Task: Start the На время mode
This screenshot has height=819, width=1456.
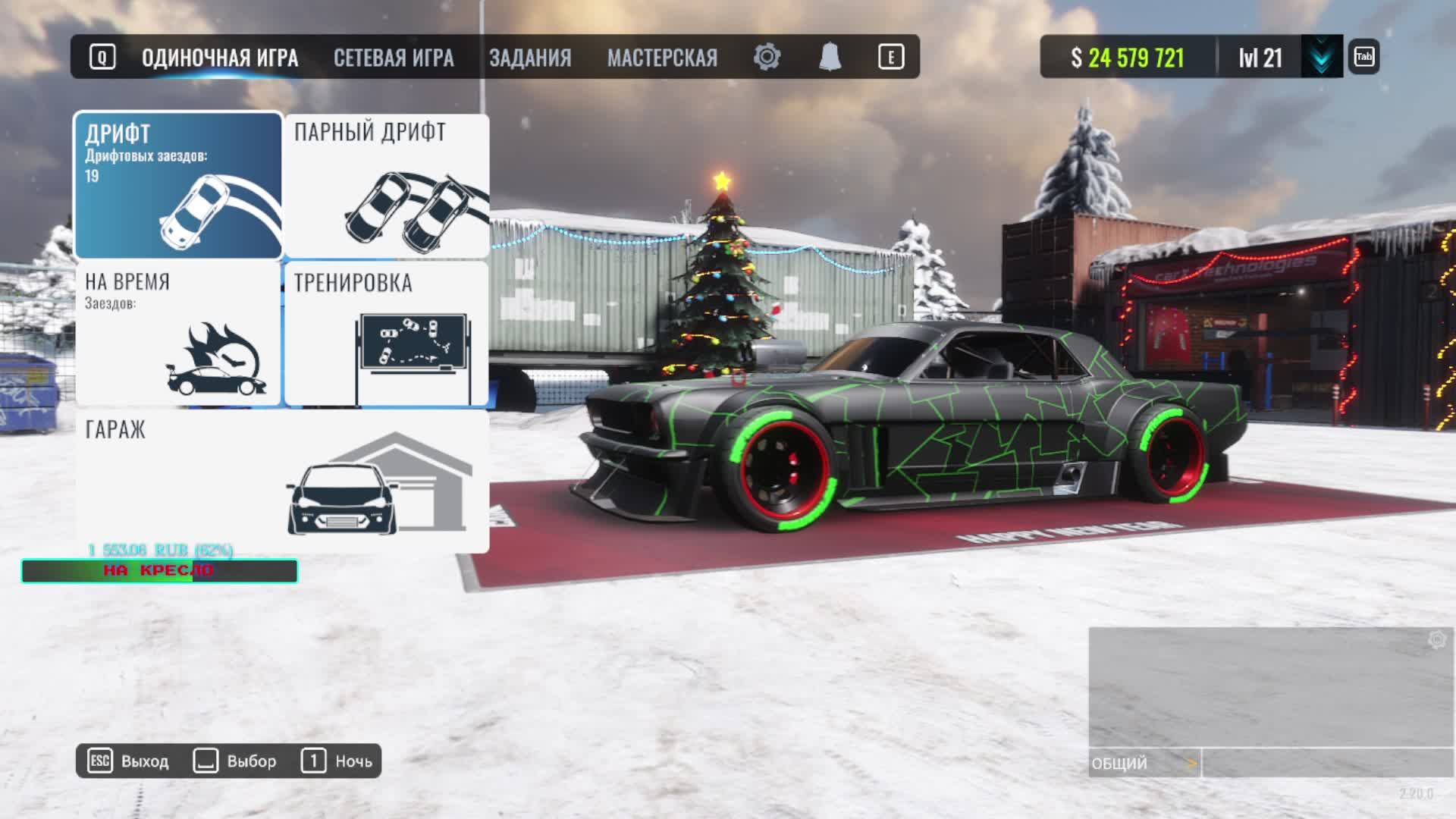Action: 178,334
